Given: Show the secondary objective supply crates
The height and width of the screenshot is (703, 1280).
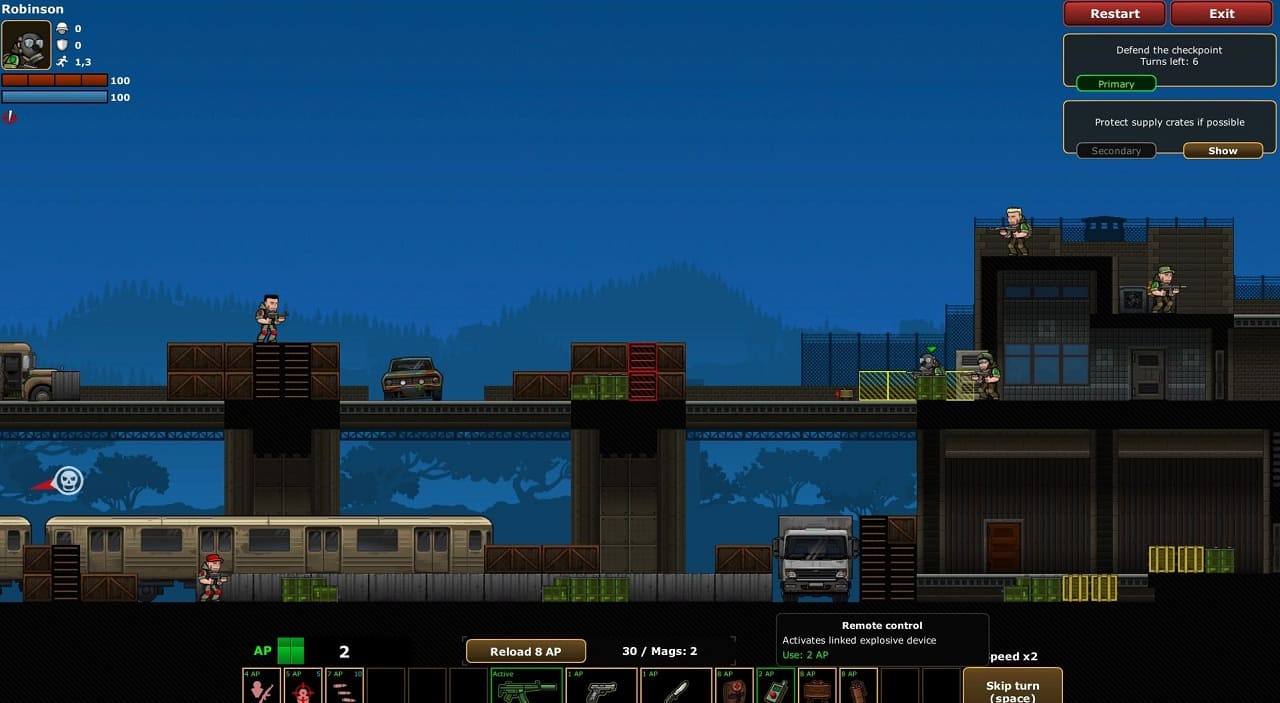Looking at the screenshot, I should (x=1222, y=151).
